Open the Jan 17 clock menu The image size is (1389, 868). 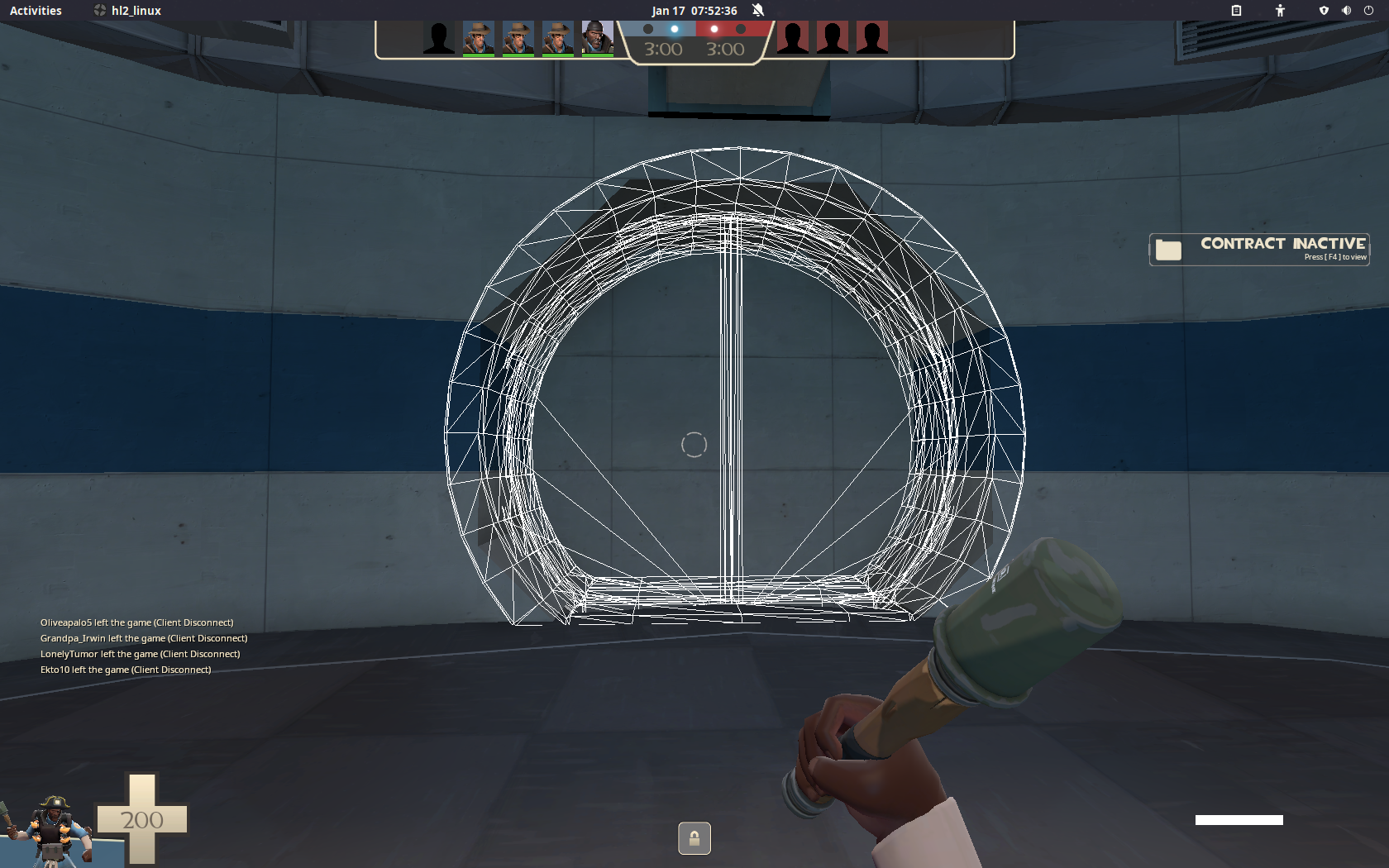pos(694,10)
